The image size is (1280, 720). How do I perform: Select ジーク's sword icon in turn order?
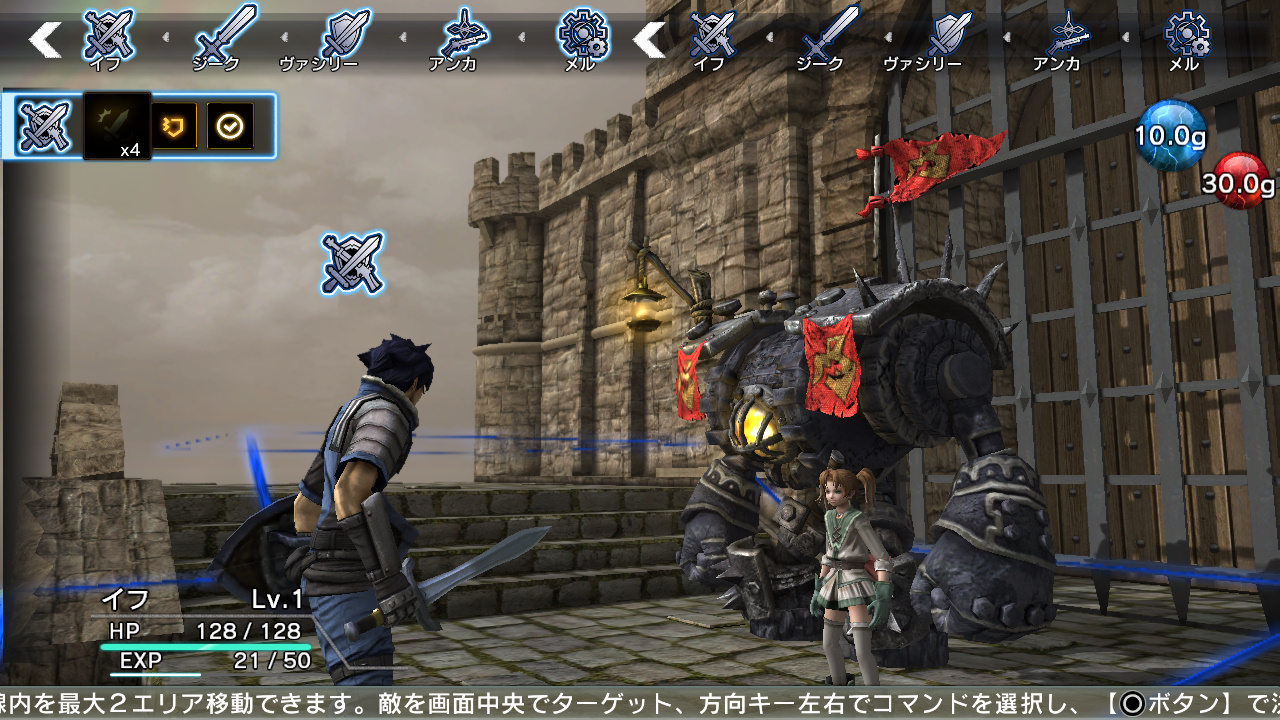[228, 30]
